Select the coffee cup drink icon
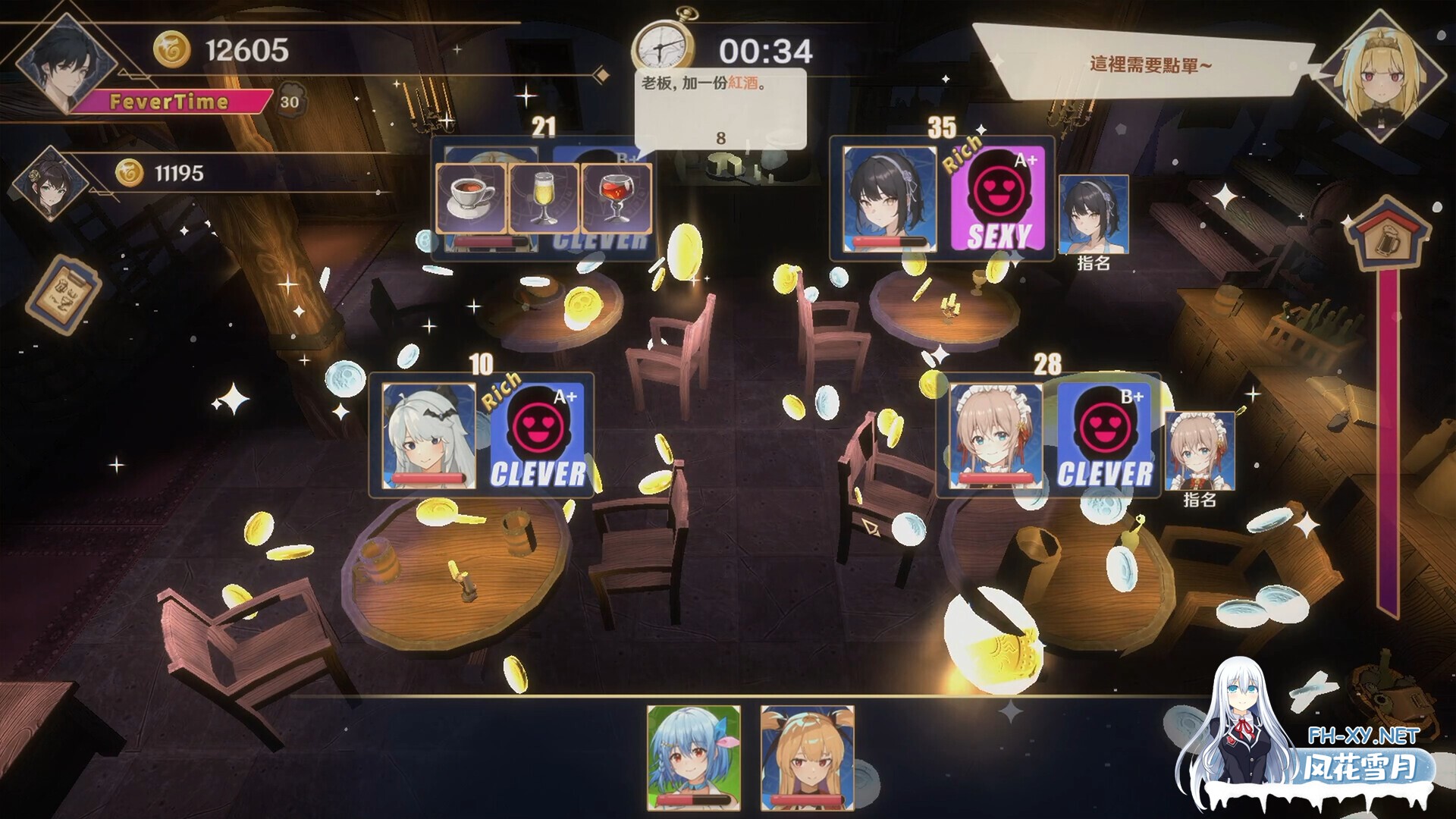Image resolution: width=1456 pixels, height=819 pixels. tap(470, 196)
